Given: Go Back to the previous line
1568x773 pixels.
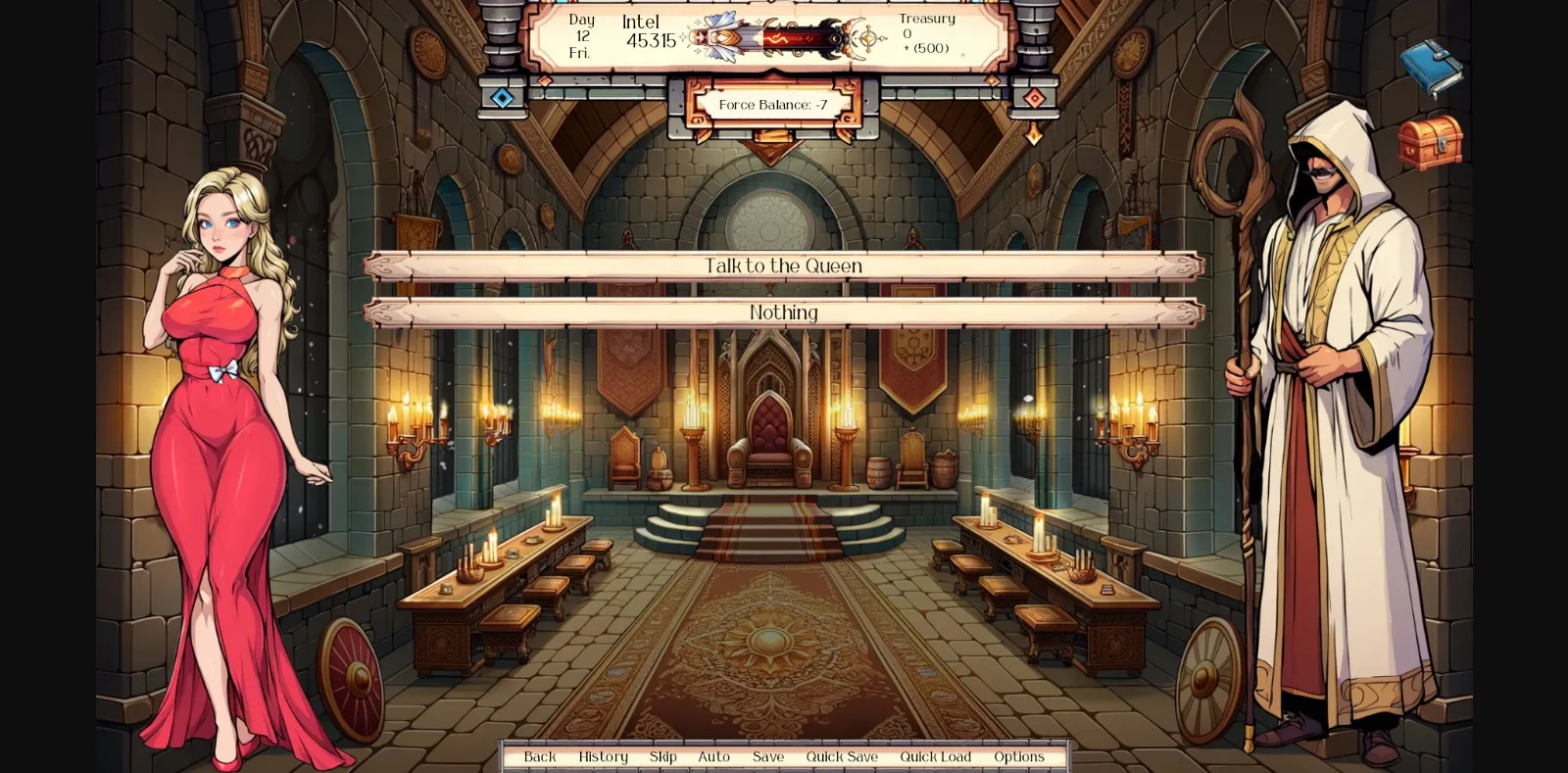Looking at the screenshot, I should [x=538, y=756].
